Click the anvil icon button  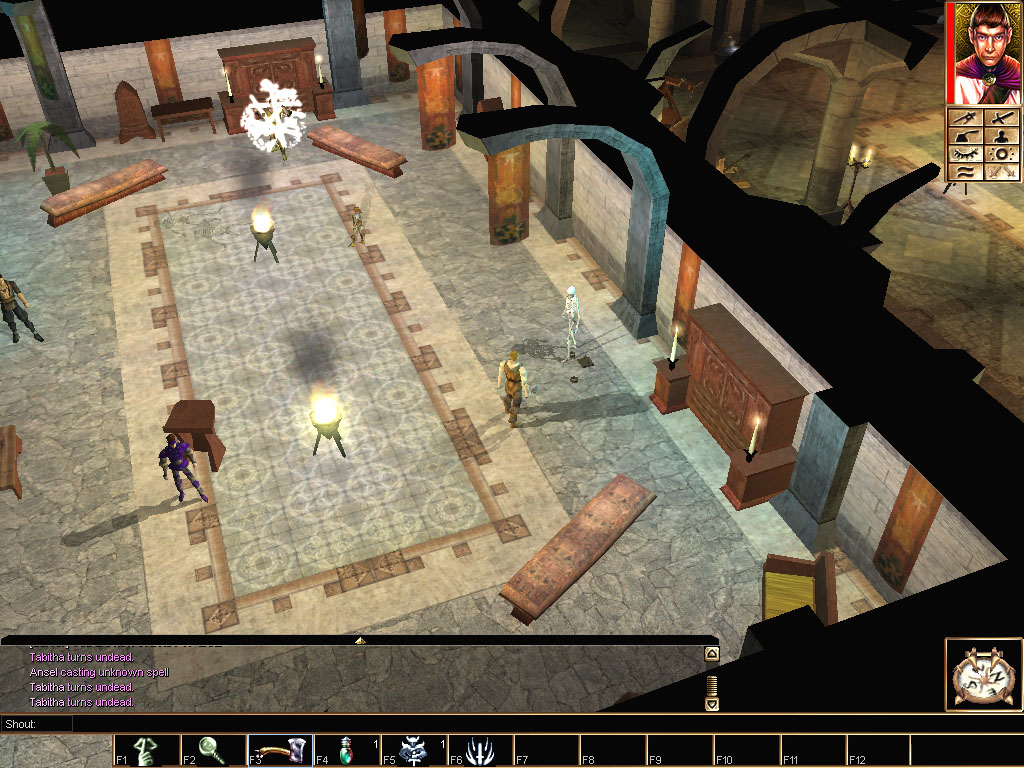click(963, 137)
